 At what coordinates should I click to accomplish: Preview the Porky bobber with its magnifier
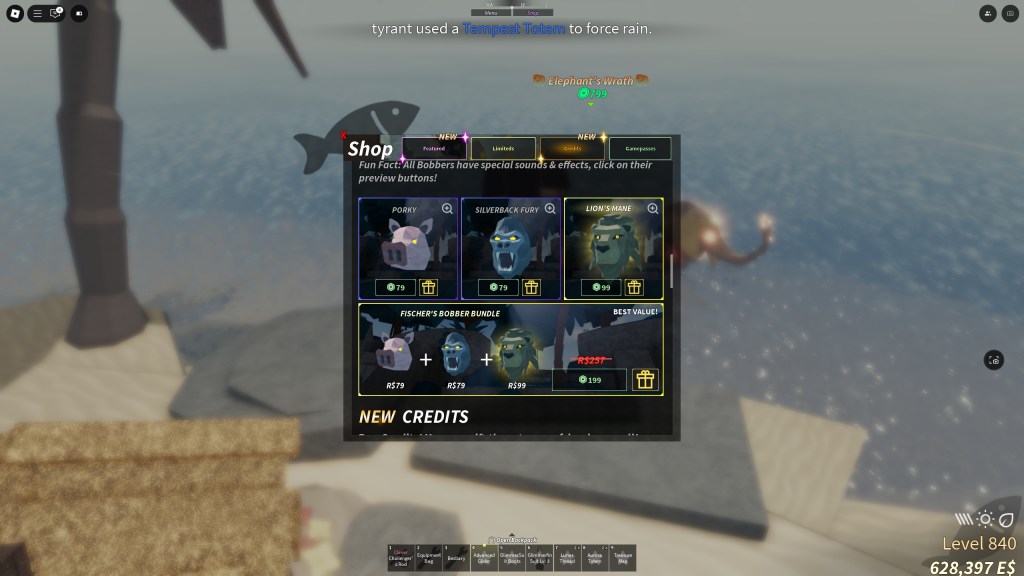tap(447, 209)
